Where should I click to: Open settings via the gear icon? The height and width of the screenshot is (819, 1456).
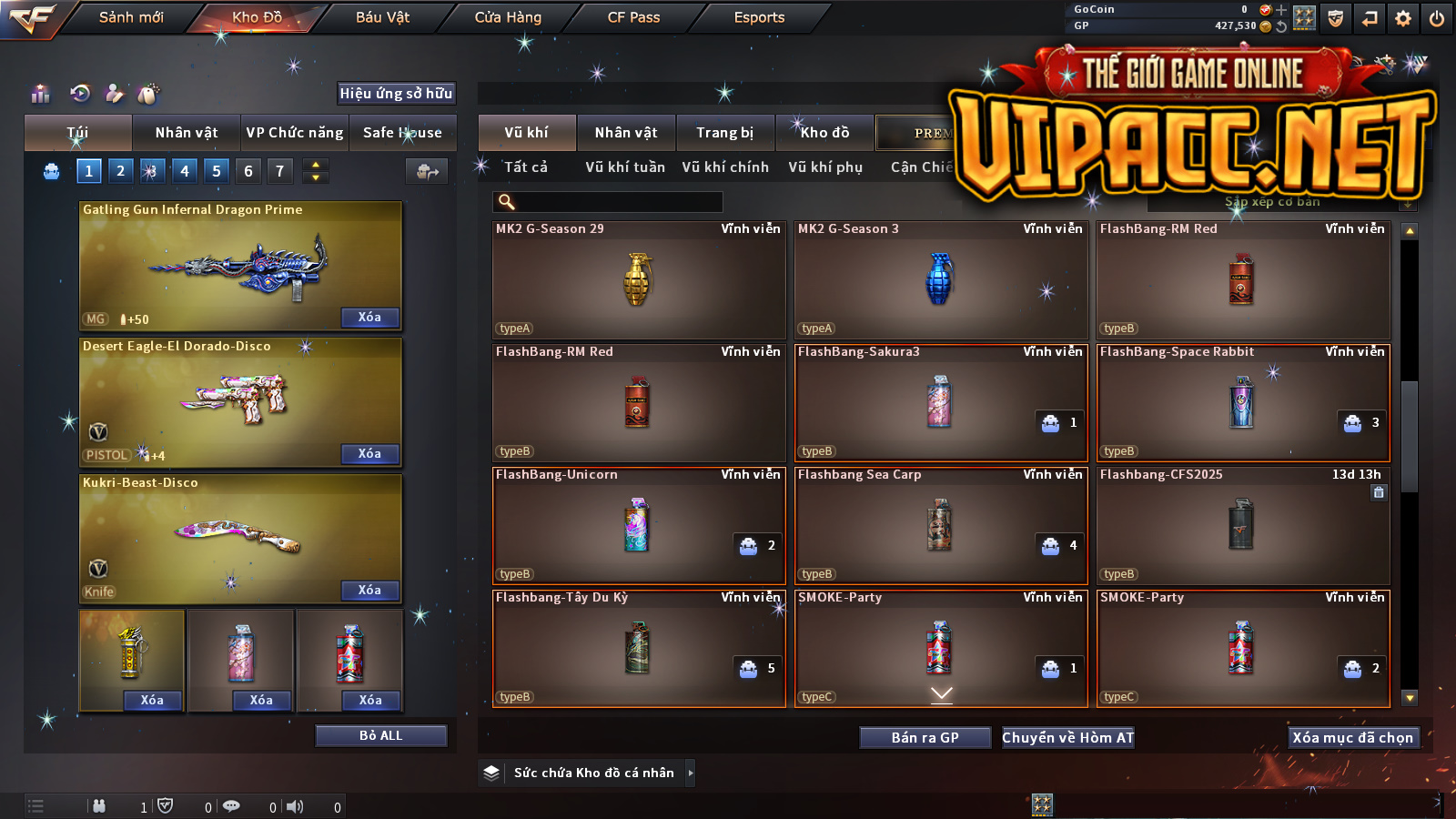1403,18
